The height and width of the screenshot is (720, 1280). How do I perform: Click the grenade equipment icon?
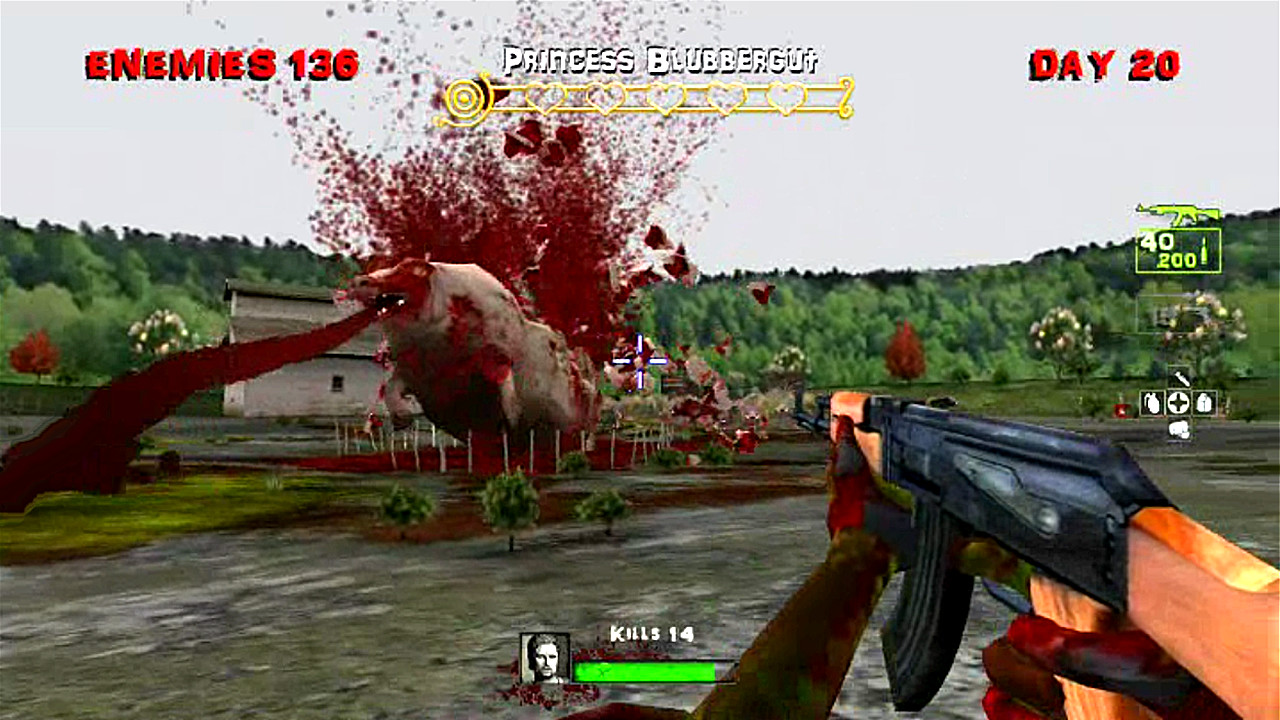(1152, 403)
